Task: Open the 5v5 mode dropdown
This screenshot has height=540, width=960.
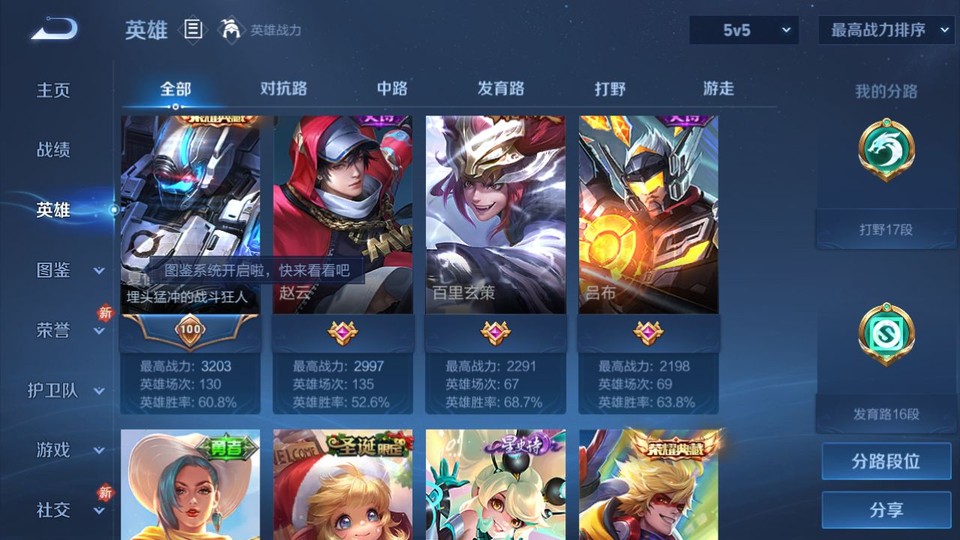Action: (744, 31)
